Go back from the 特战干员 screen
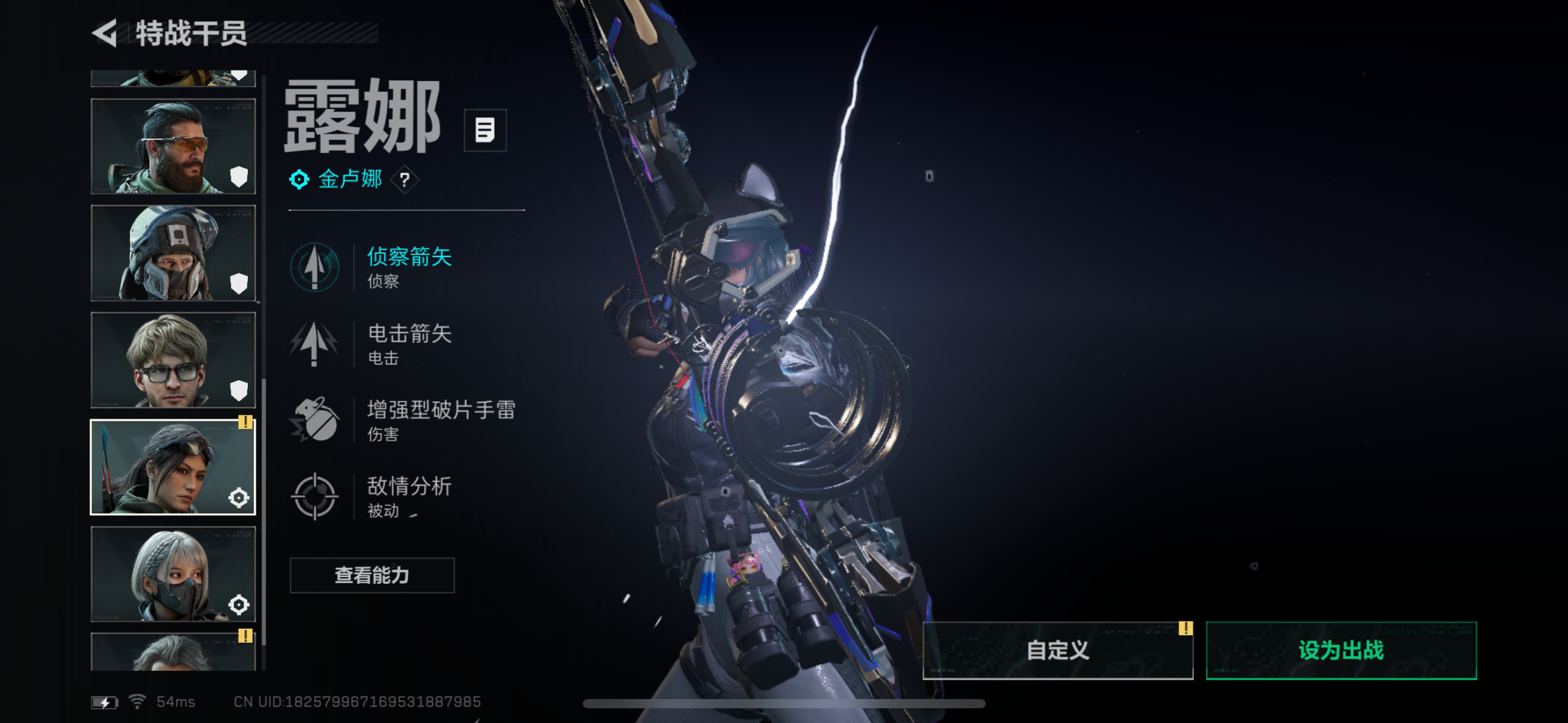This screenshot has width=1568, height=723. point(106,33)
